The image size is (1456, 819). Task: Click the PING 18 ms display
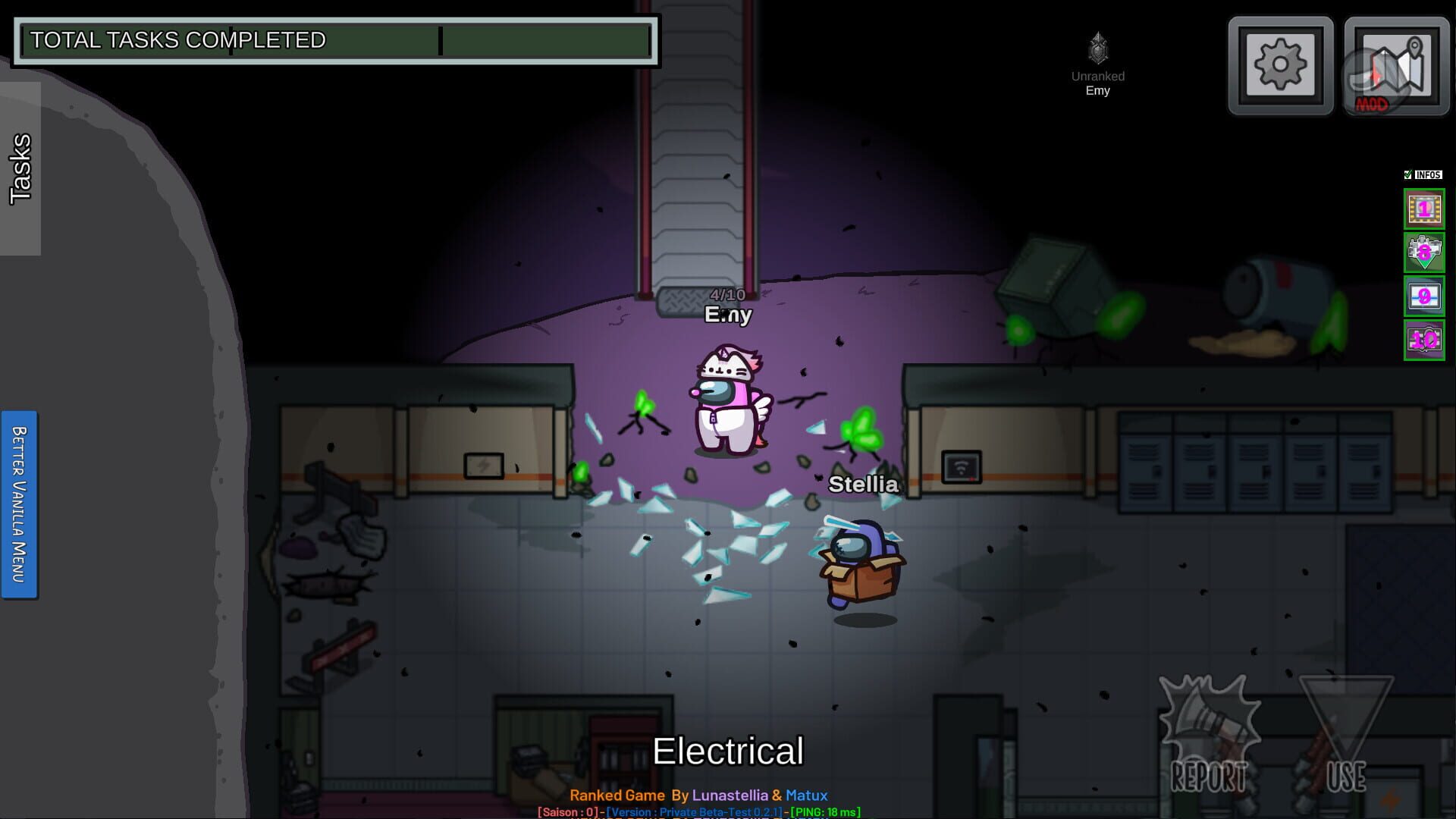point(827,811)
